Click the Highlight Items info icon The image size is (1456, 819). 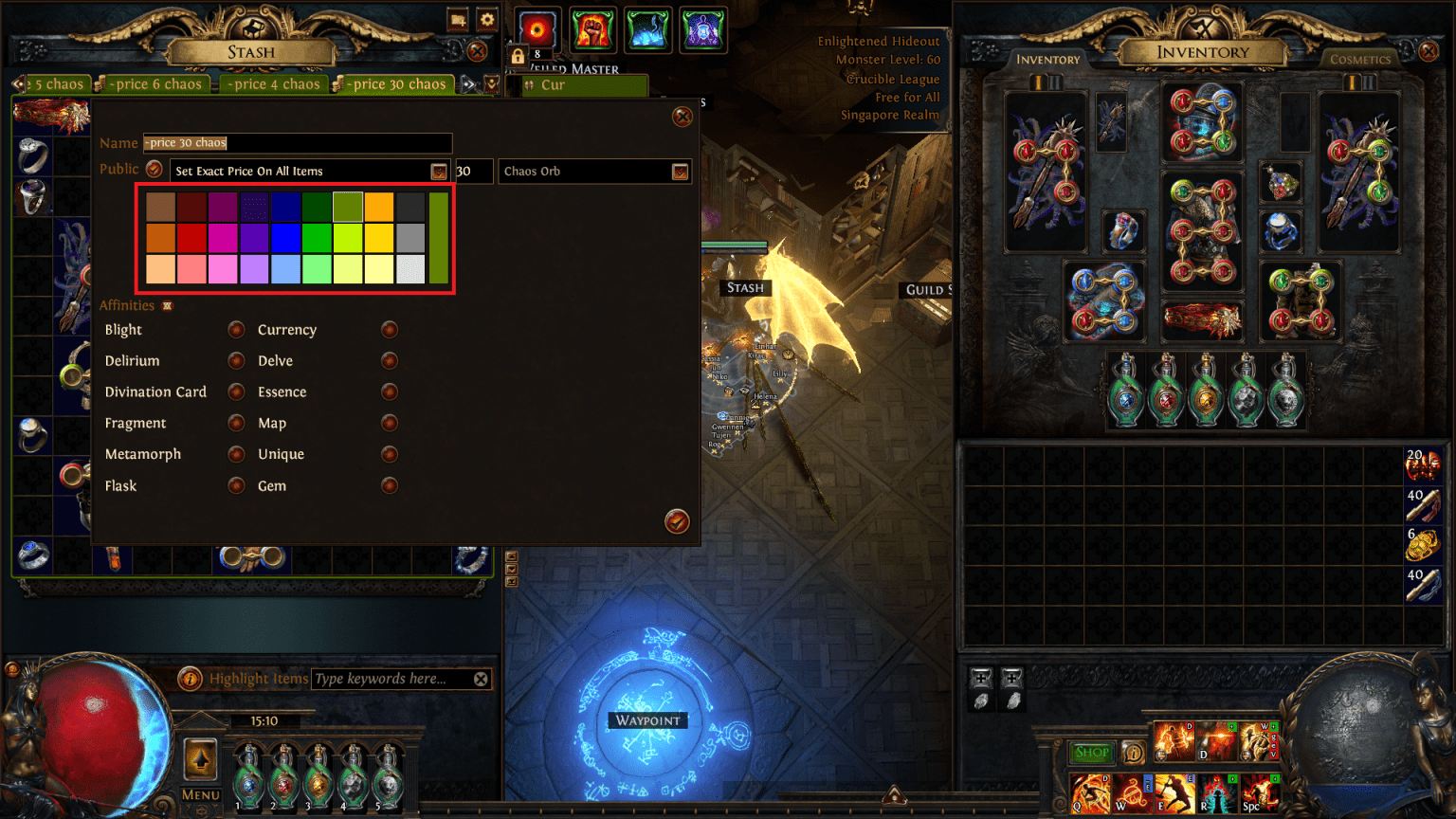click(189, 678)
